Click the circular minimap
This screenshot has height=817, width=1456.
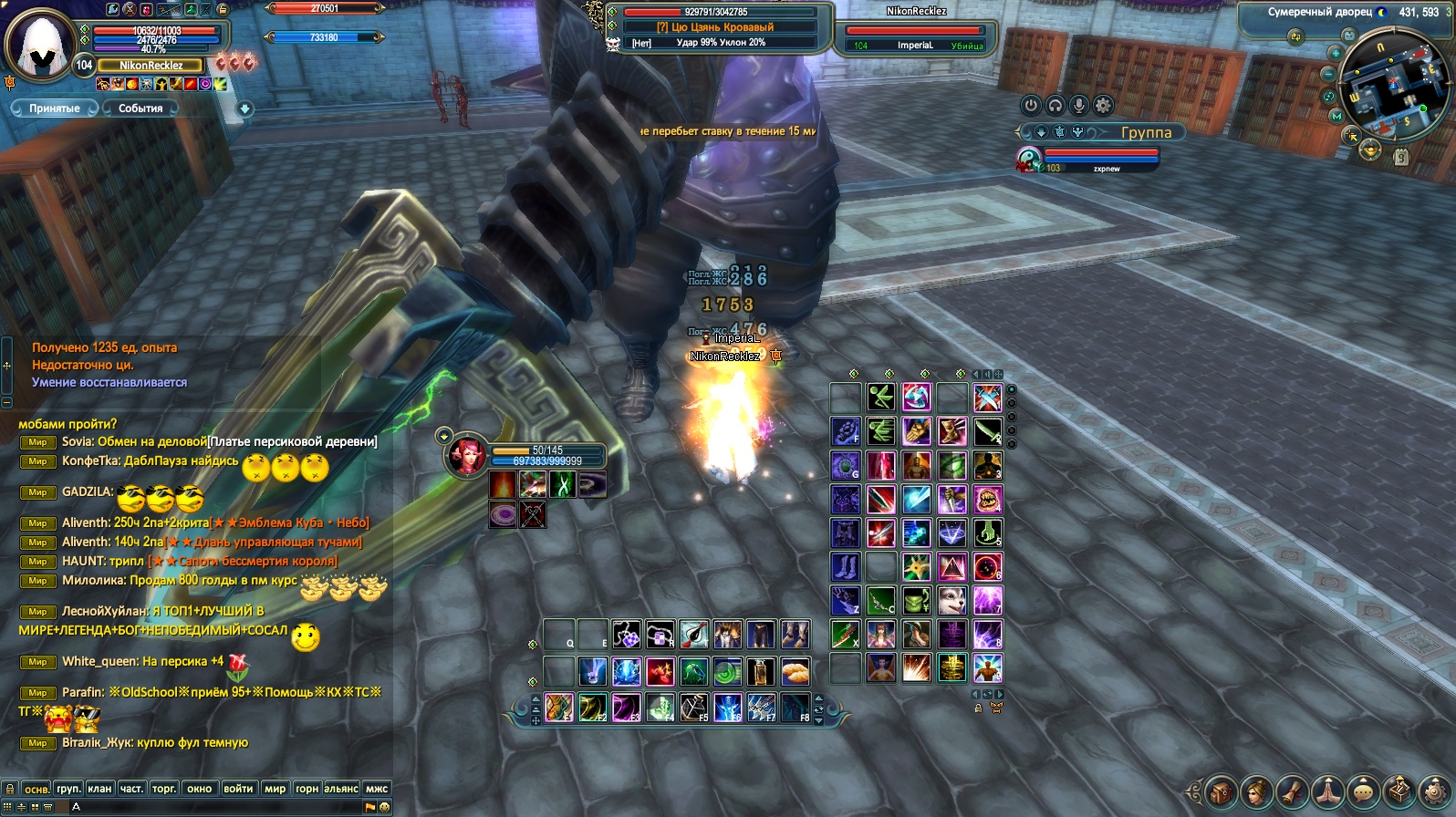click(x=1396, y=82)
